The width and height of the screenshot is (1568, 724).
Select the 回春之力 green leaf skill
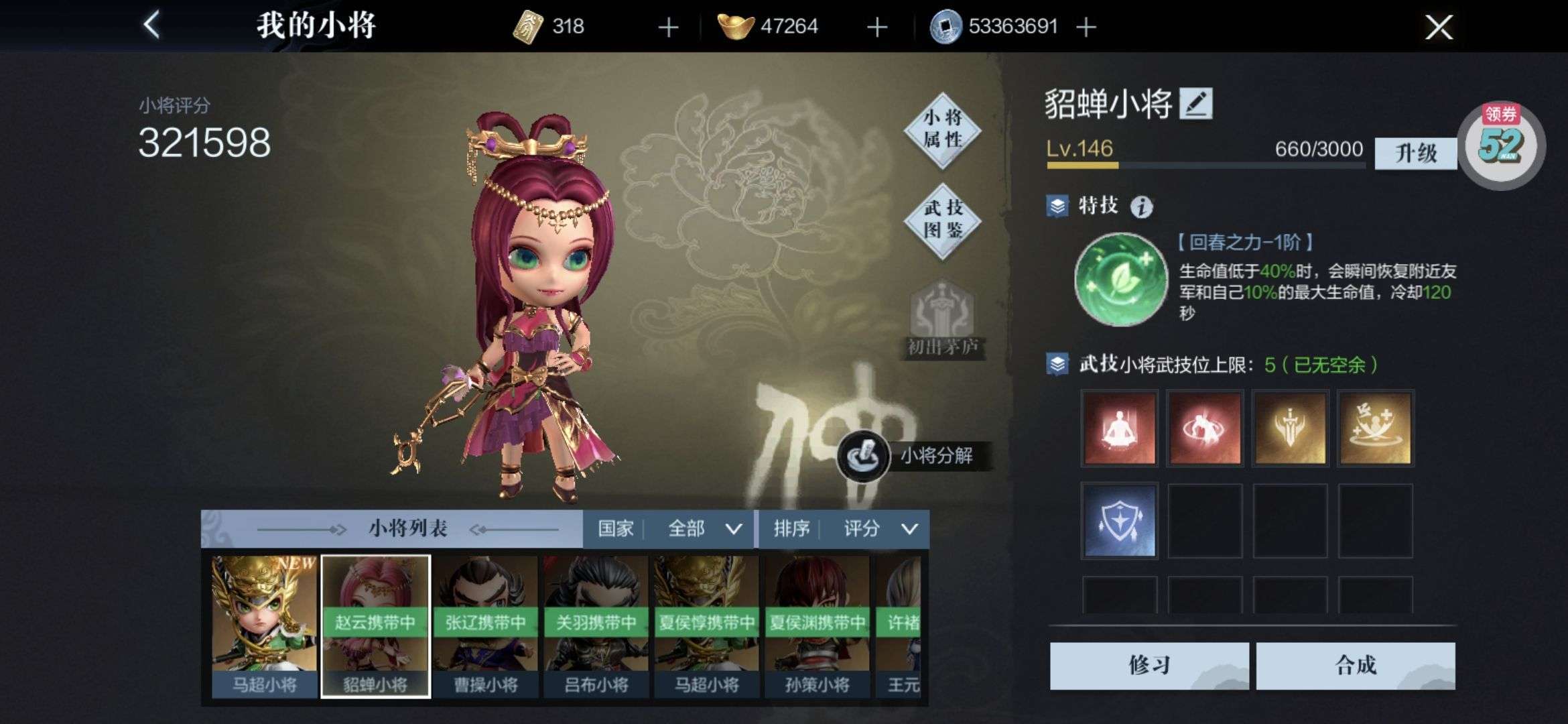[x=1120, y=279]
